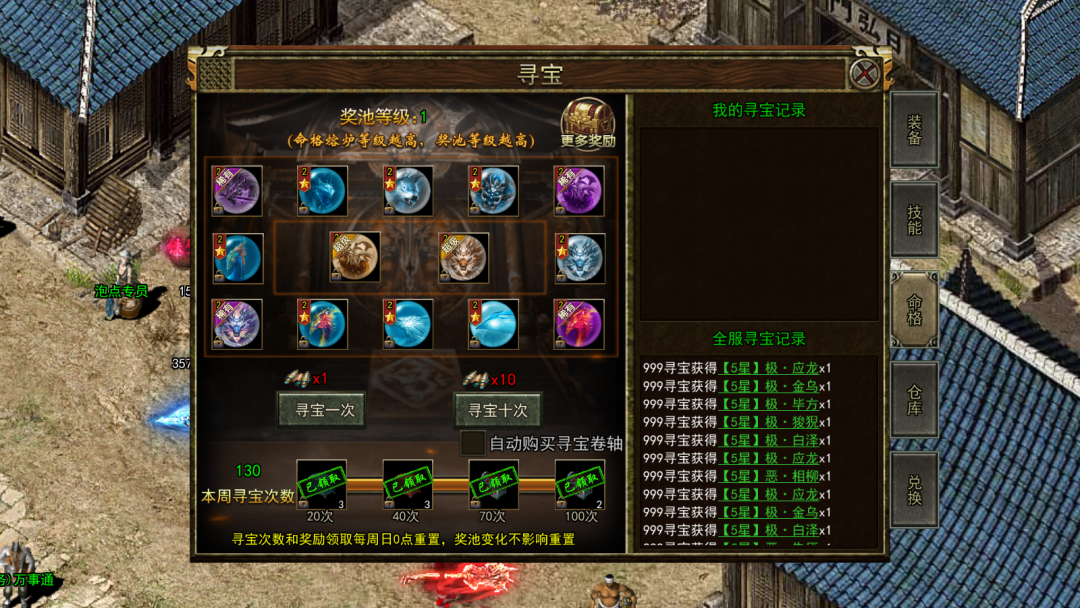Image resolution: width=1080 pixels, height=608 pixels.
Task: Go to the 仓库 warehouse tab
Action: (x=914, y=399)
